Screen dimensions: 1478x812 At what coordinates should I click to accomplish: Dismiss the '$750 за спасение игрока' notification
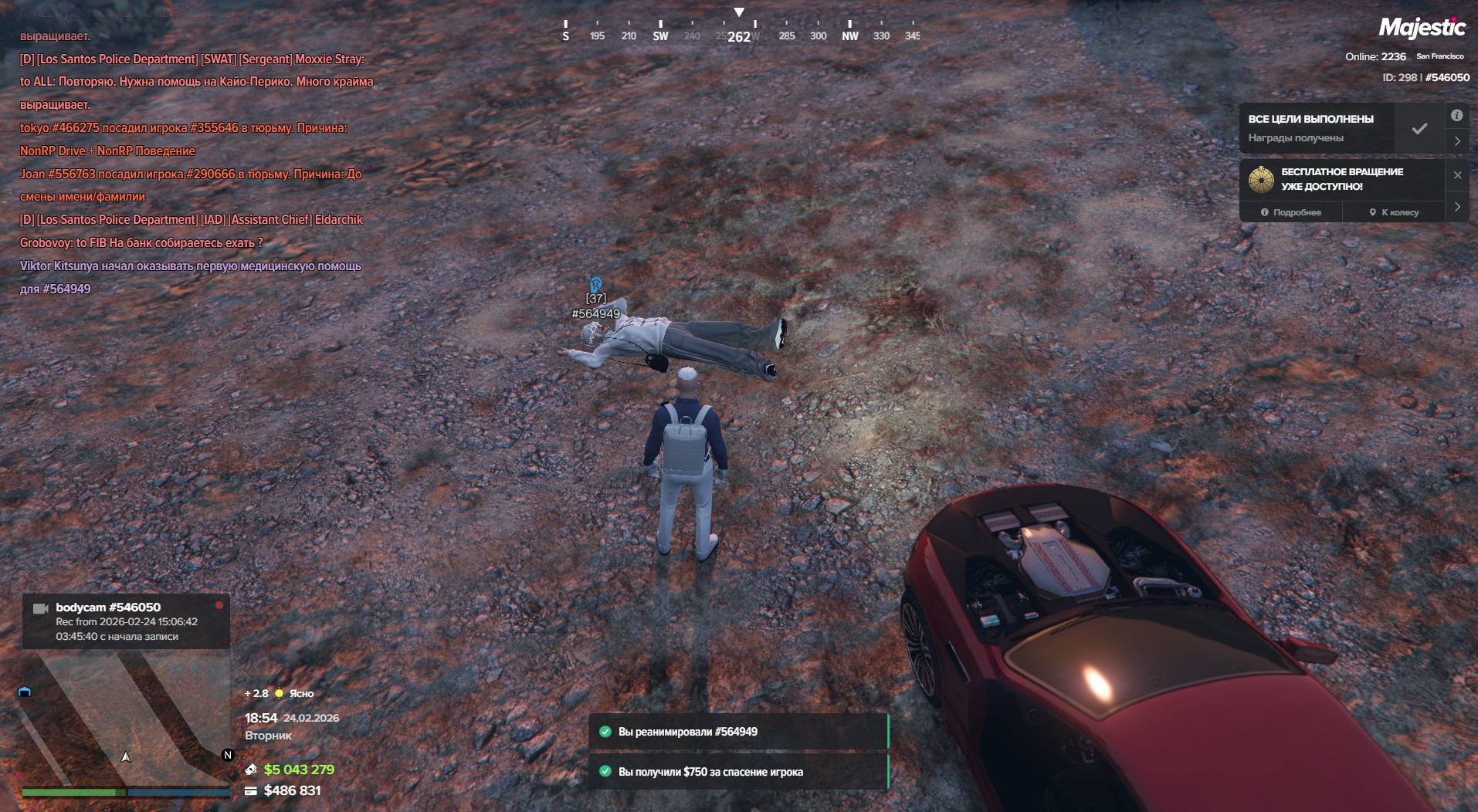[x=737, y=771]
